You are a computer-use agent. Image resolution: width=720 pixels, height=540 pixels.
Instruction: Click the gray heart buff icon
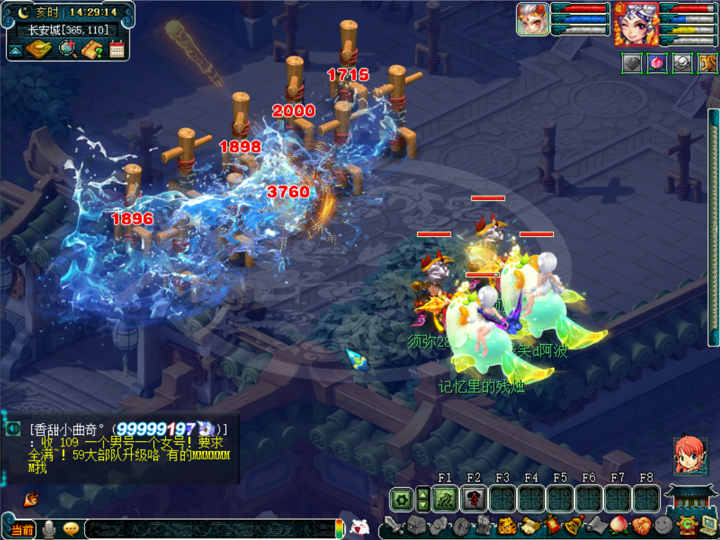tap(632, 63)
